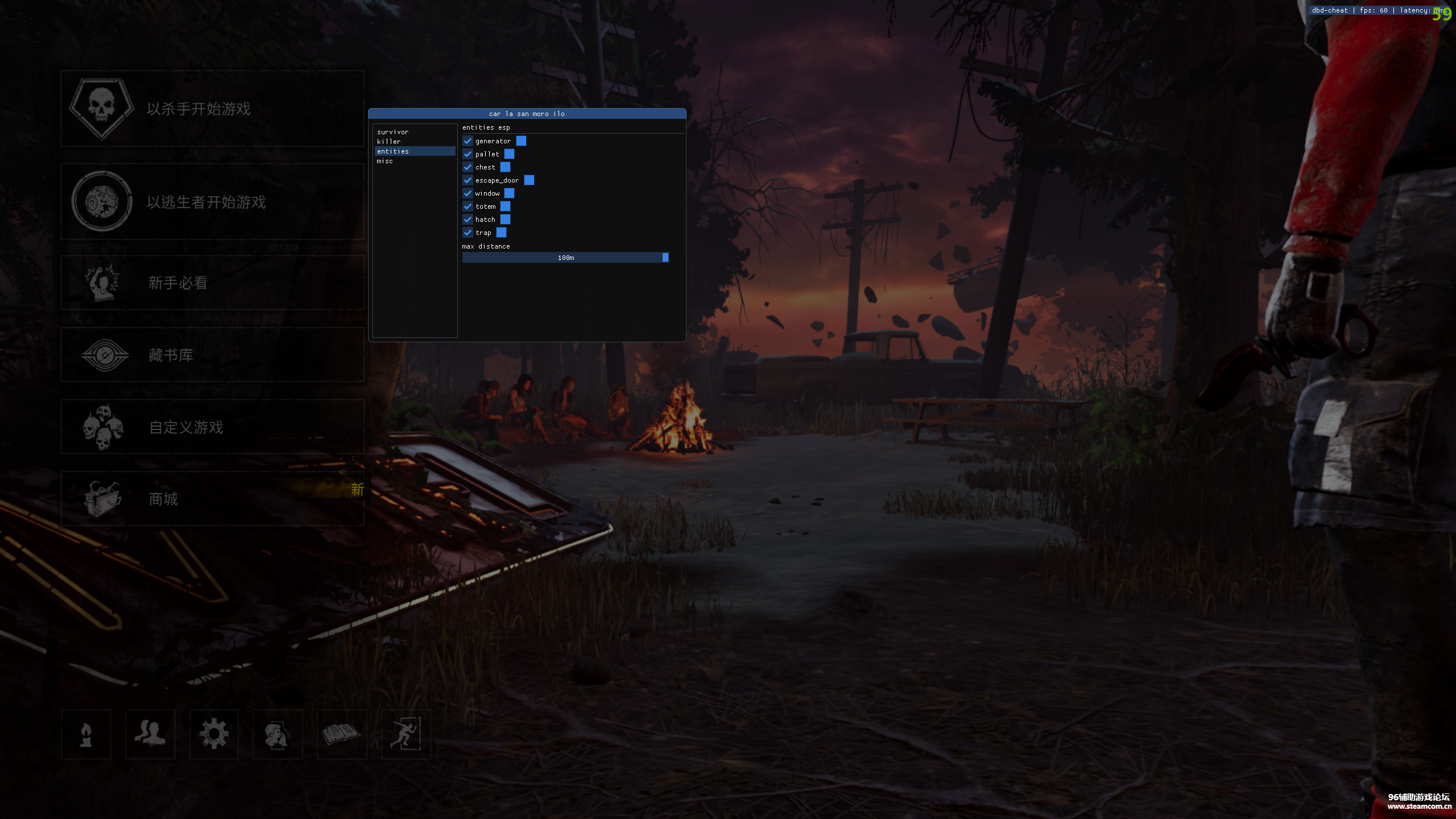Toggle the escape_door checkbox

click(468, 180)
